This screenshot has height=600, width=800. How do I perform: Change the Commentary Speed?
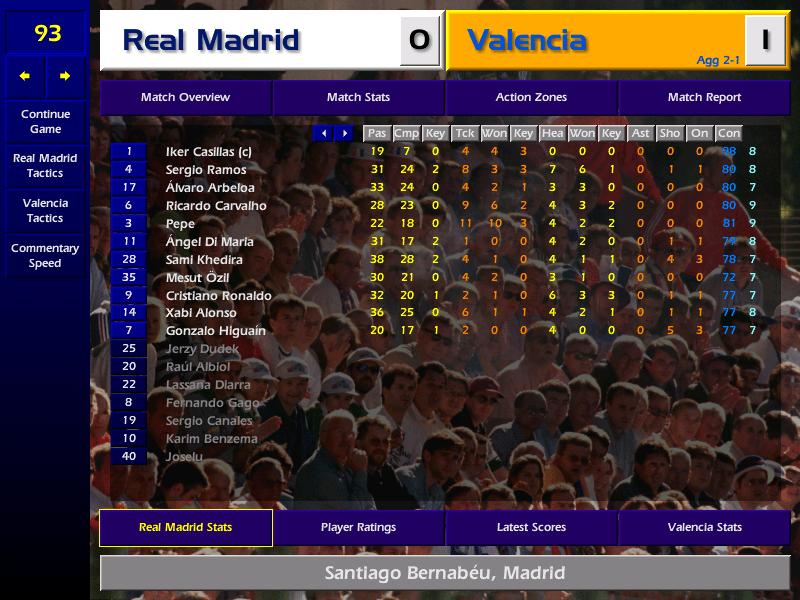(45, 255)
